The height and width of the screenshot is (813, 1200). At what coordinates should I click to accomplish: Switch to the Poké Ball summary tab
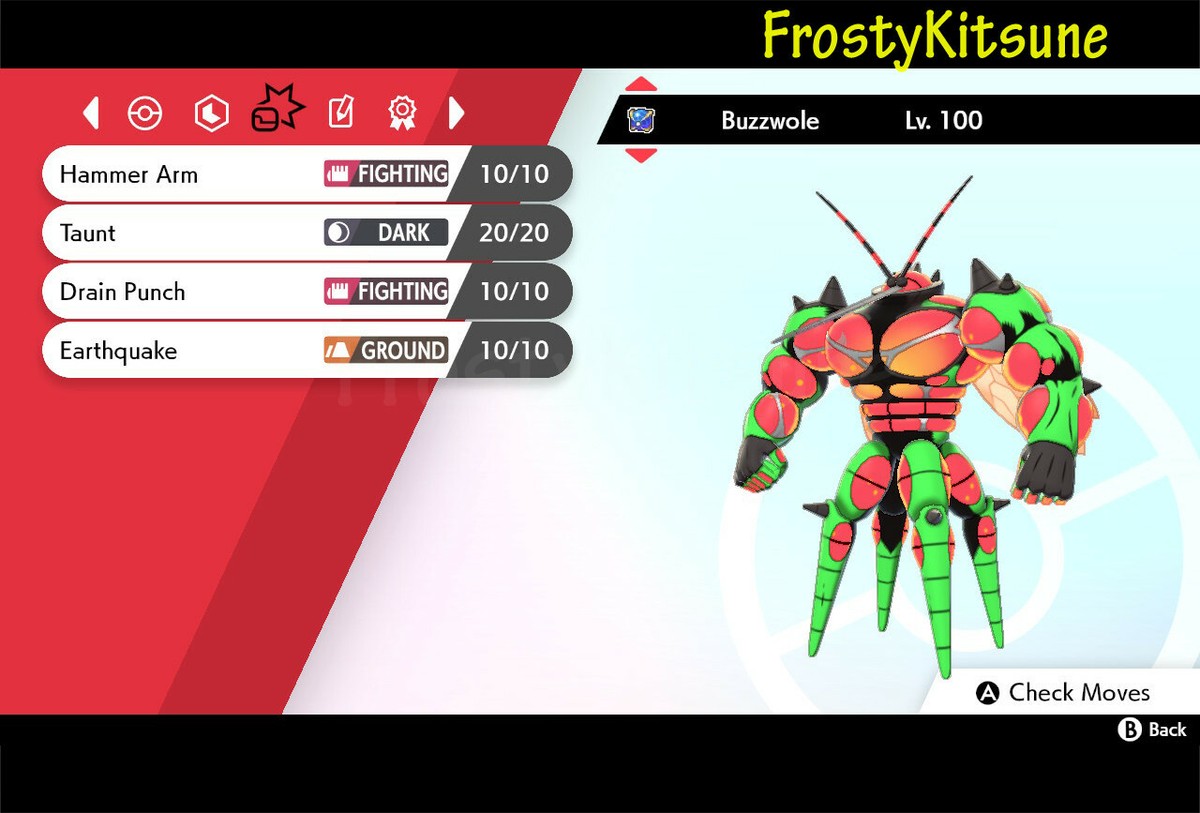point(145,114)
